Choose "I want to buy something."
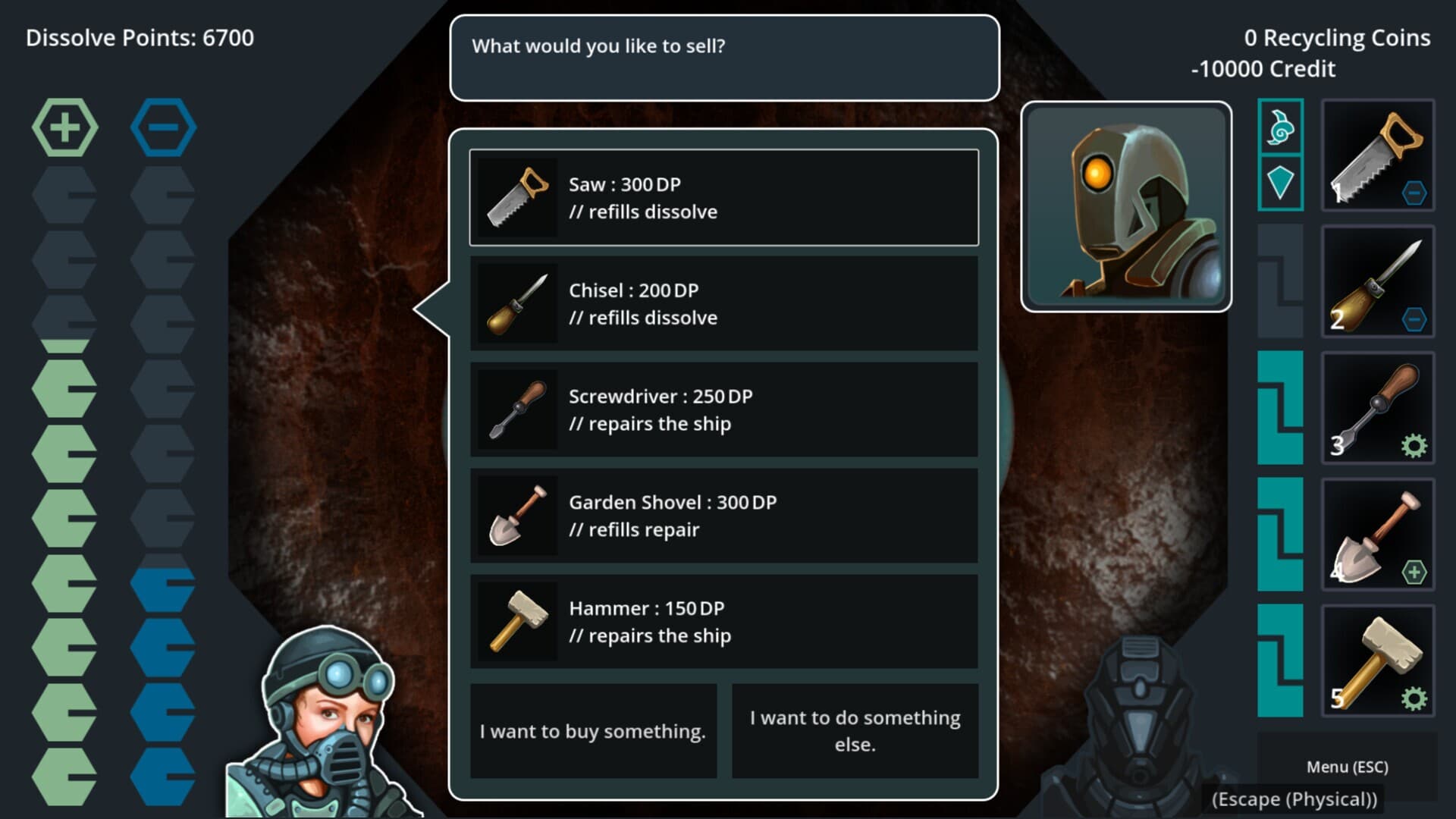This screenshot has height=819, width=1456. coord(593,731)
